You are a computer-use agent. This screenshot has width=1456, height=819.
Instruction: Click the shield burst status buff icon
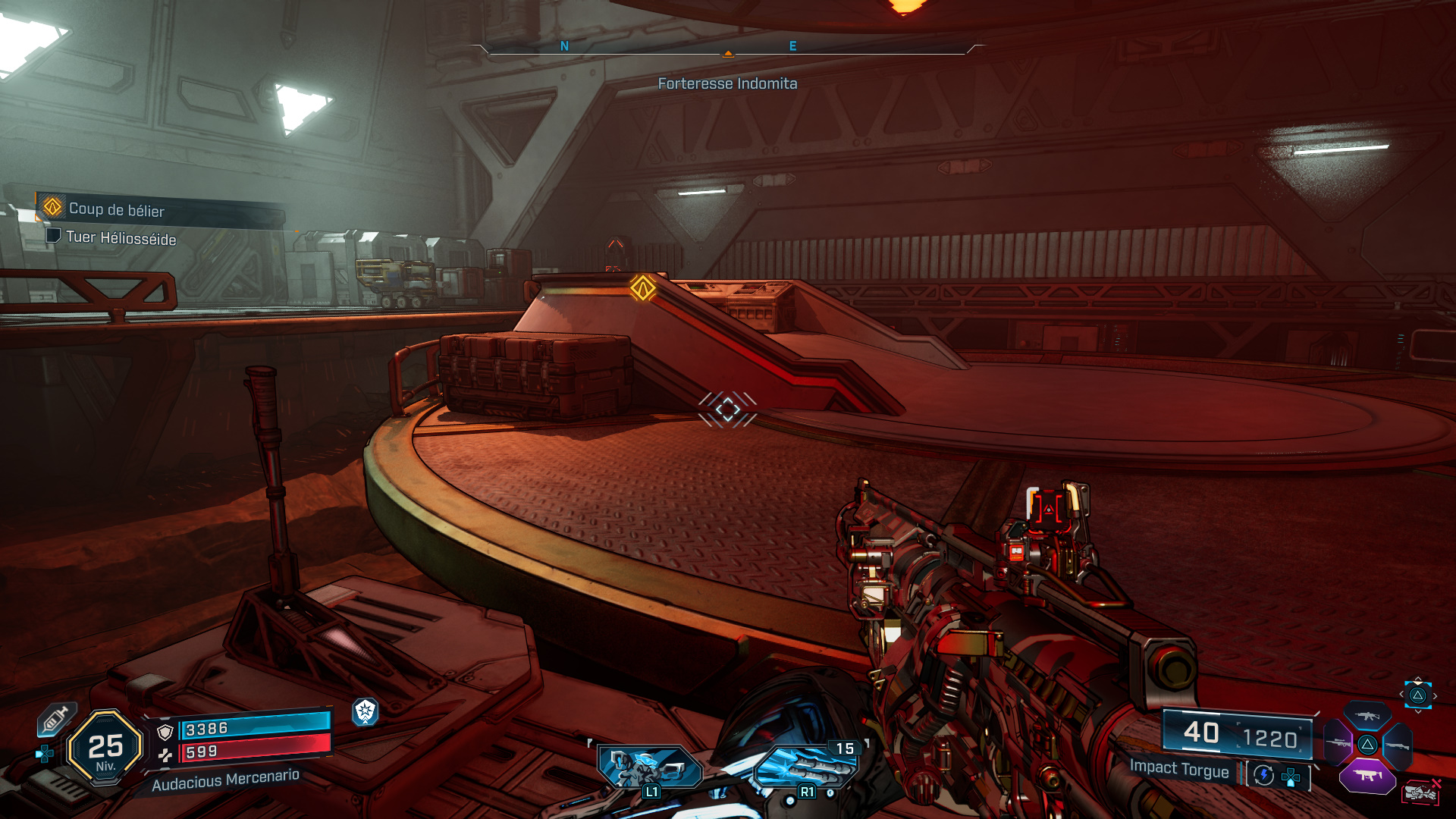tap(366, 711)
